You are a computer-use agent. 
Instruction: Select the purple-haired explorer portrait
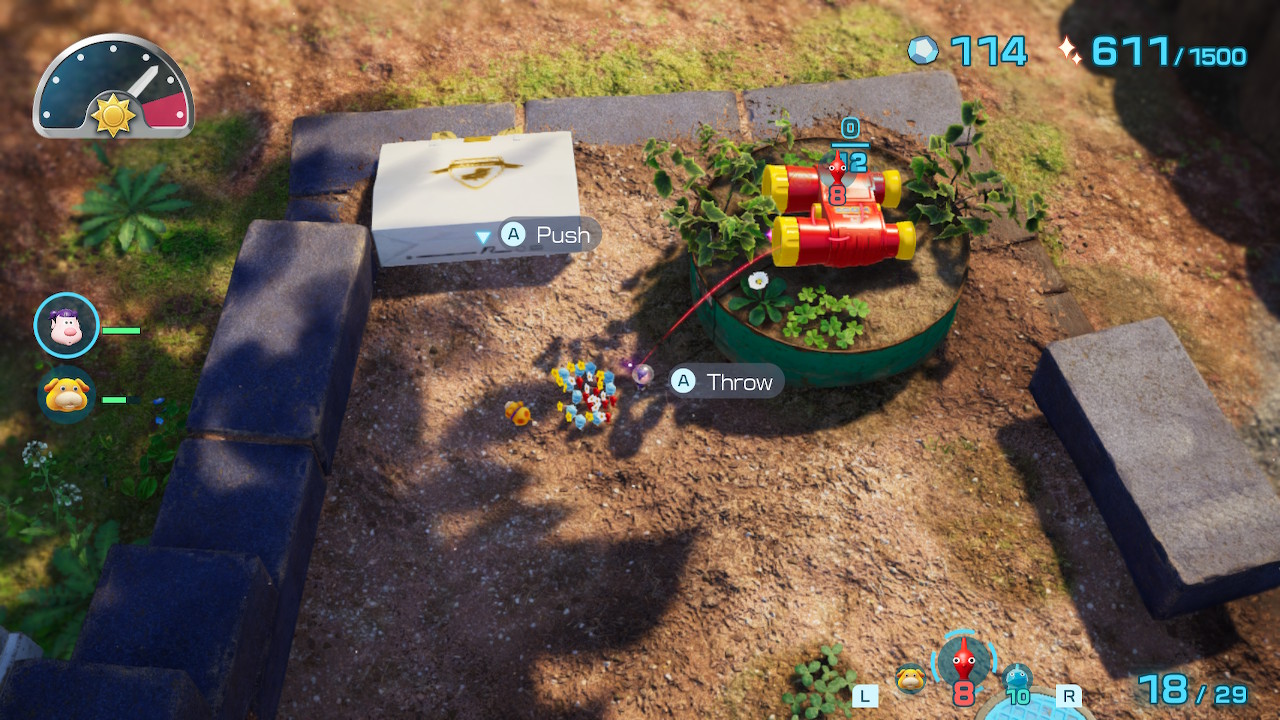(x=66, y=325)
